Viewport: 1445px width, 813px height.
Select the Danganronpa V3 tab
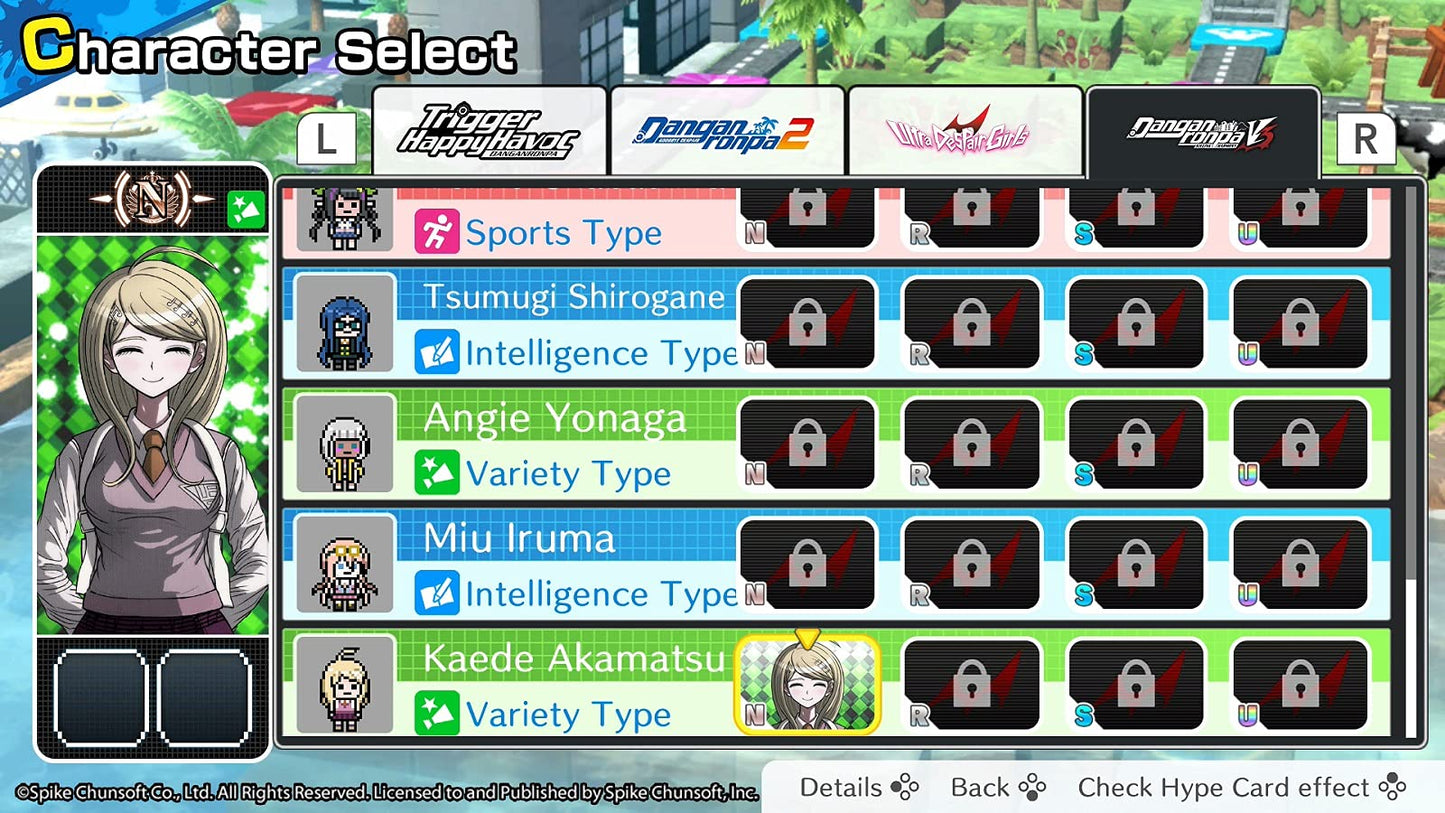[x=1203, y=130]
